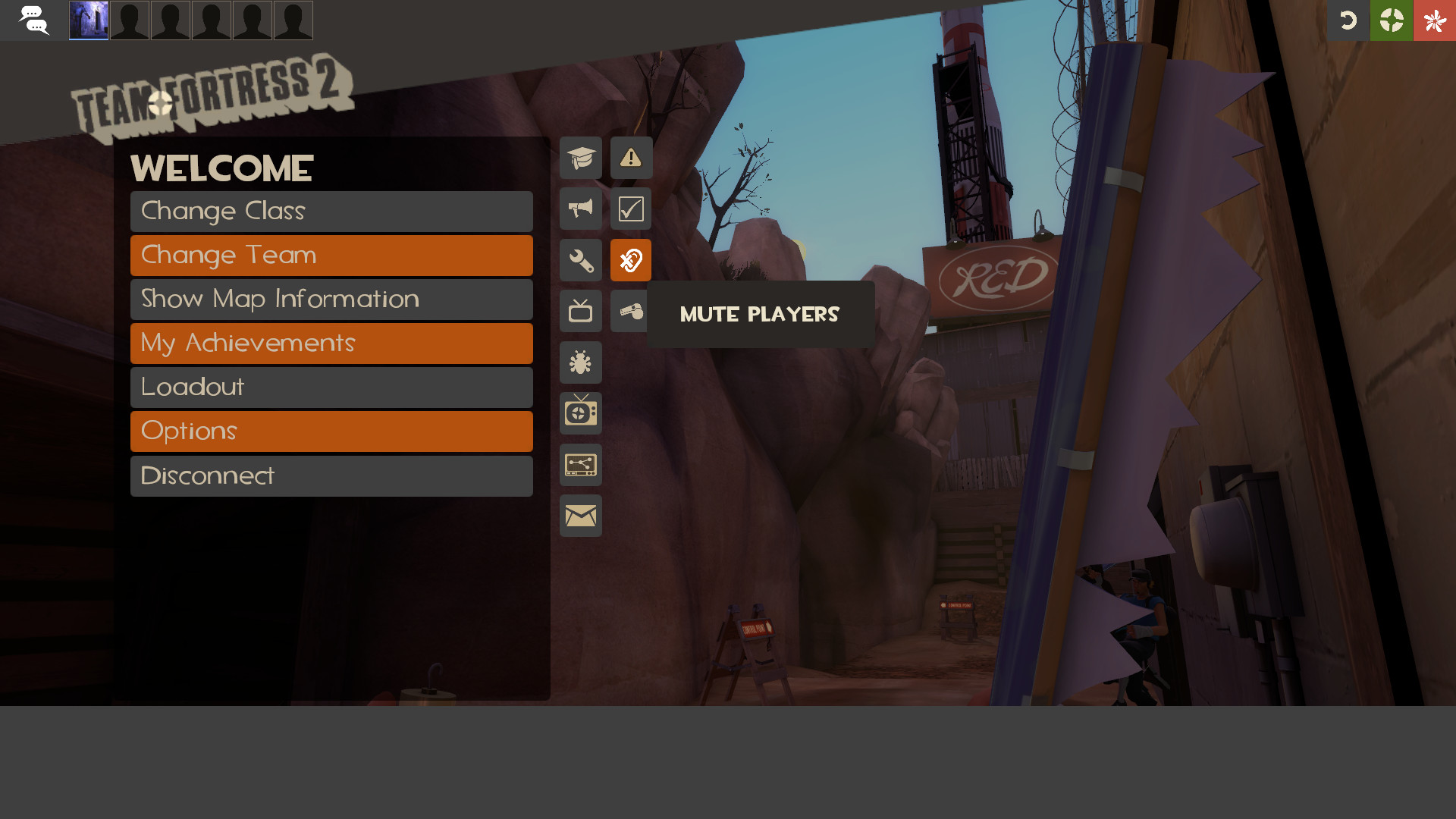The image size is (1456, 819).
Task: Click the Disconnect button
Action: [x=331, y=475]
